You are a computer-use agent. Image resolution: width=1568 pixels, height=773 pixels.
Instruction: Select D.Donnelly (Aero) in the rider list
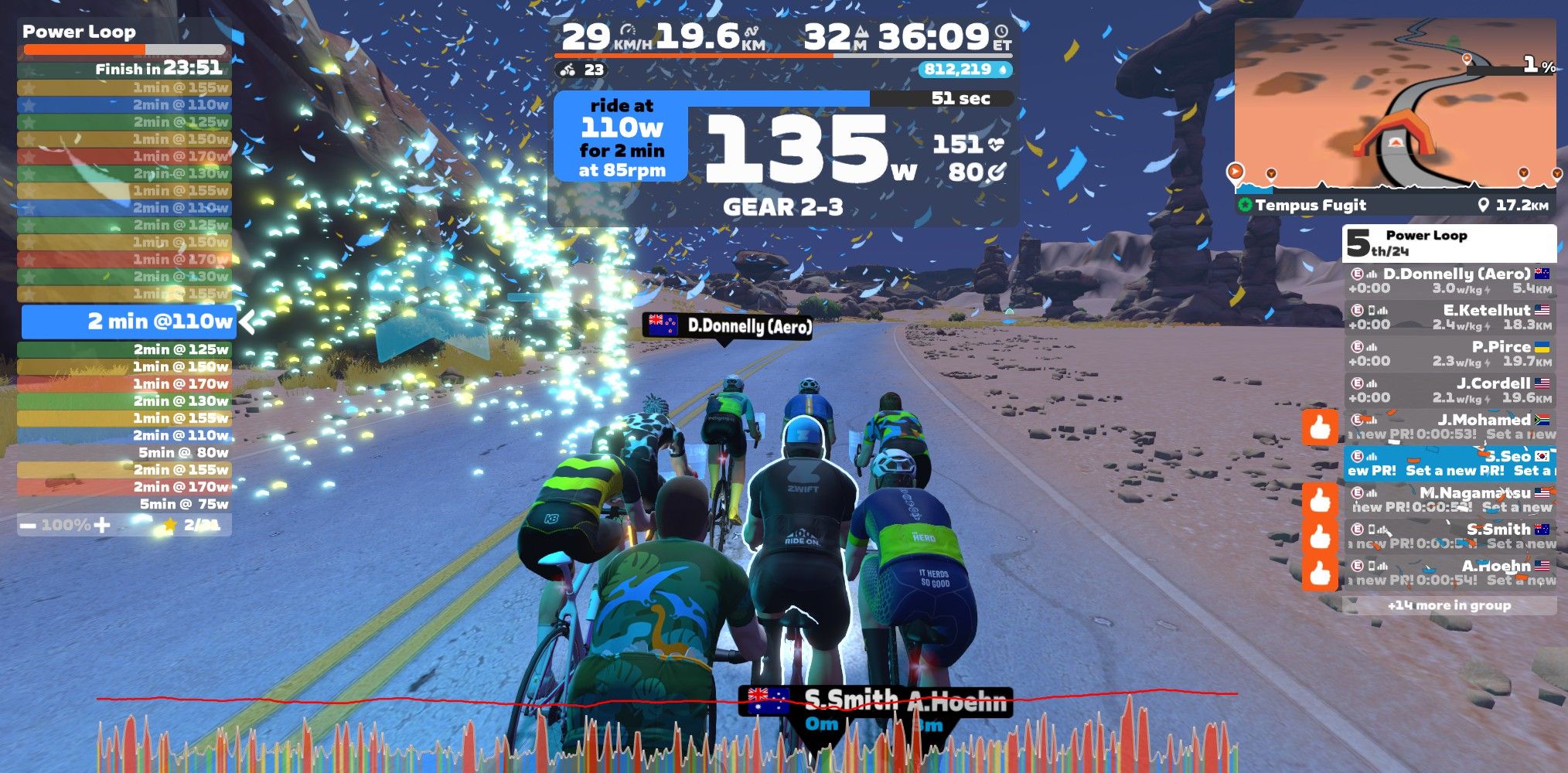(x=1449, y=281)
